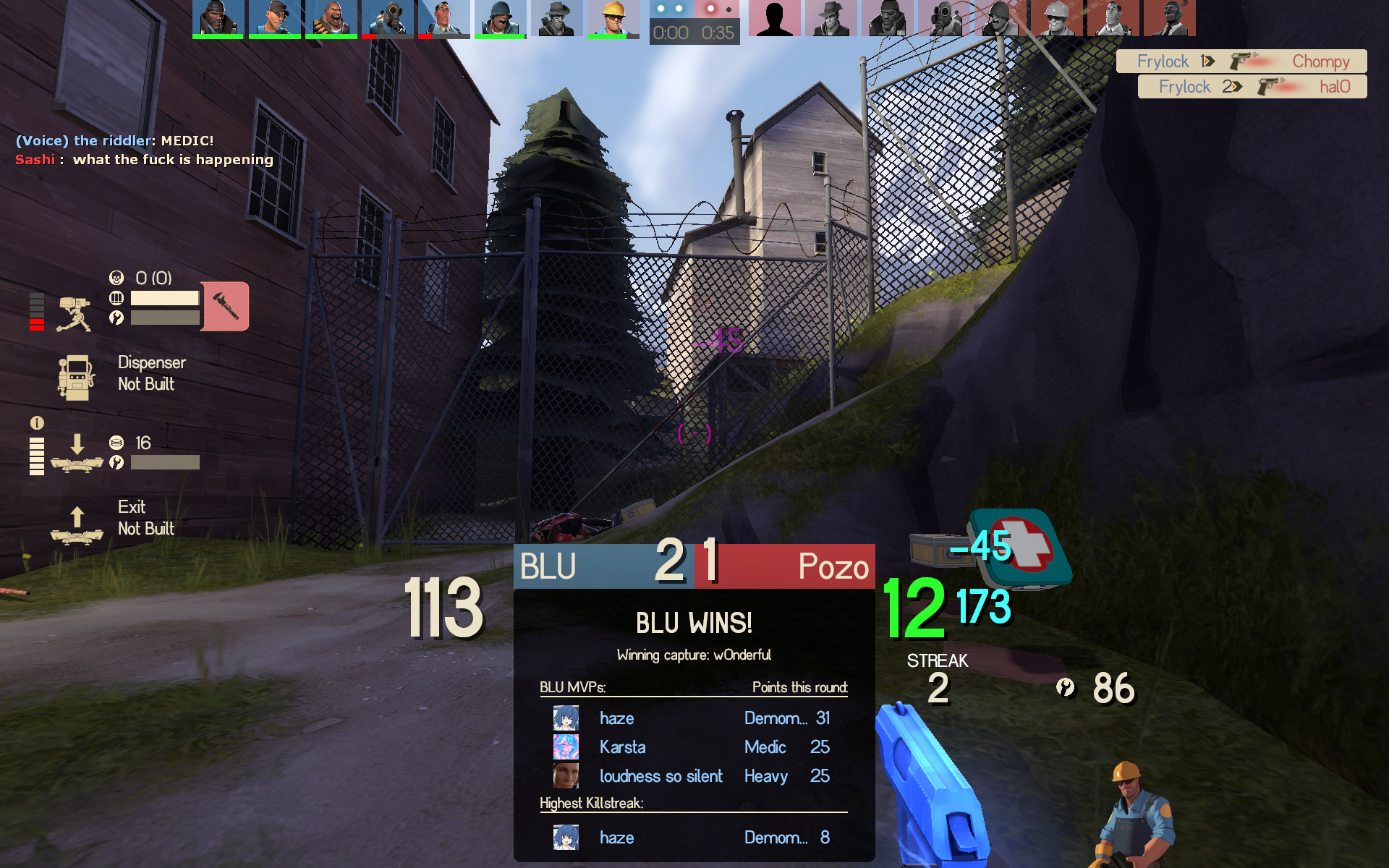The image size is (1389, 868).
Task: Click haze's Highest Killstreak row
Action: (693, 838)
